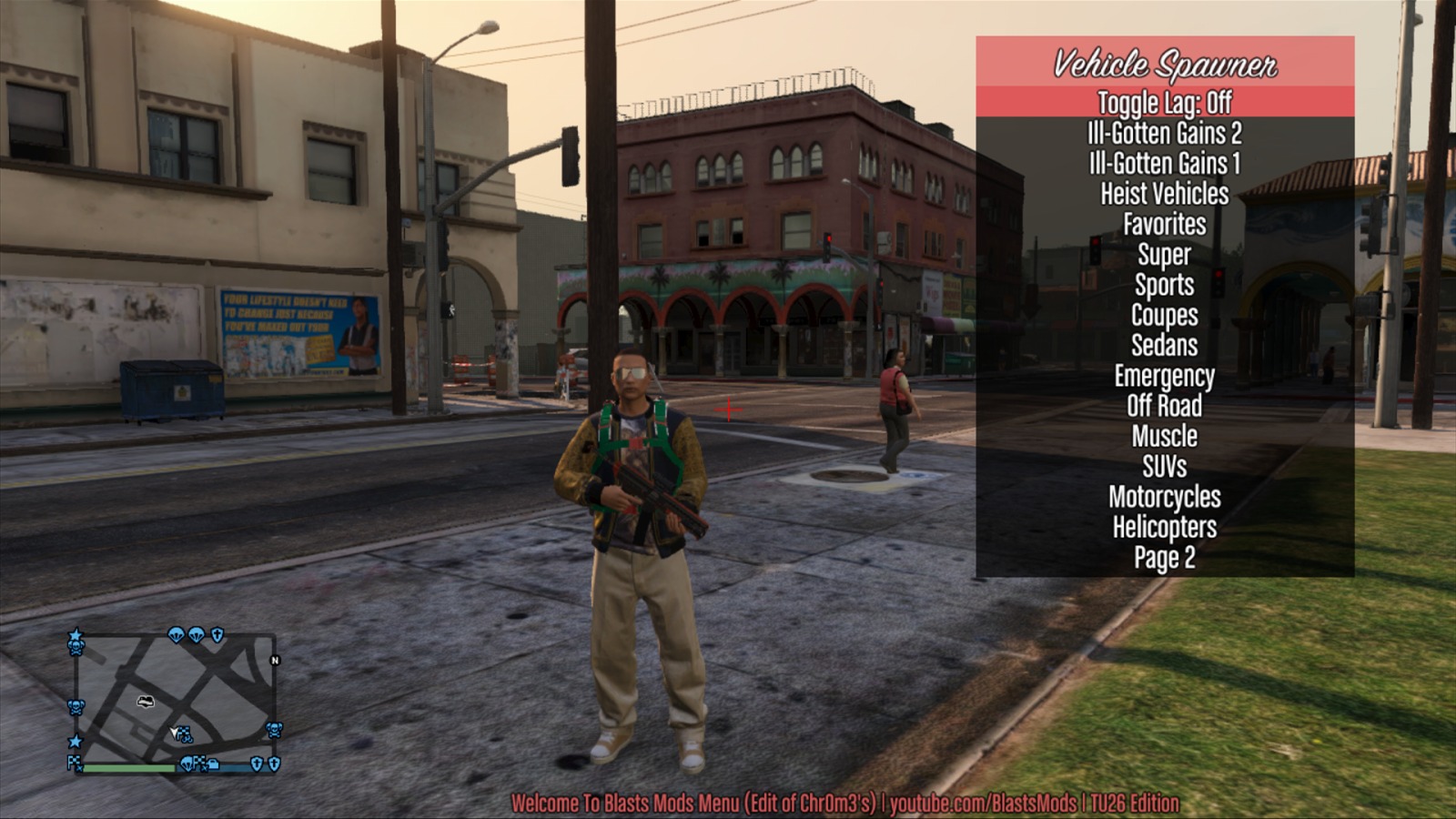
Task: Choose the Muscle cars category
Action: coord(1164,436)
